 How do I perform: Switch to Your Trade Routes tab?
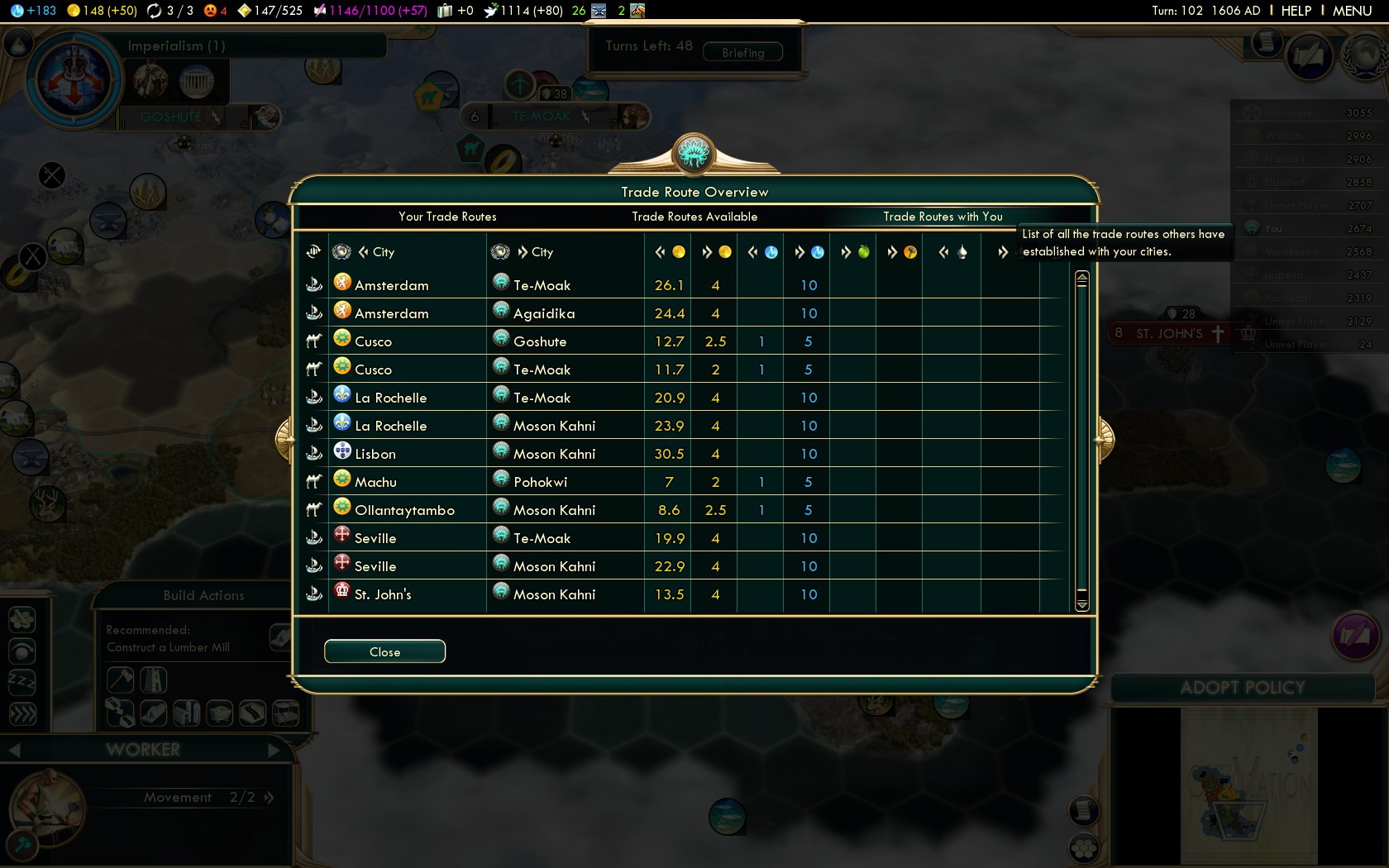447,217
